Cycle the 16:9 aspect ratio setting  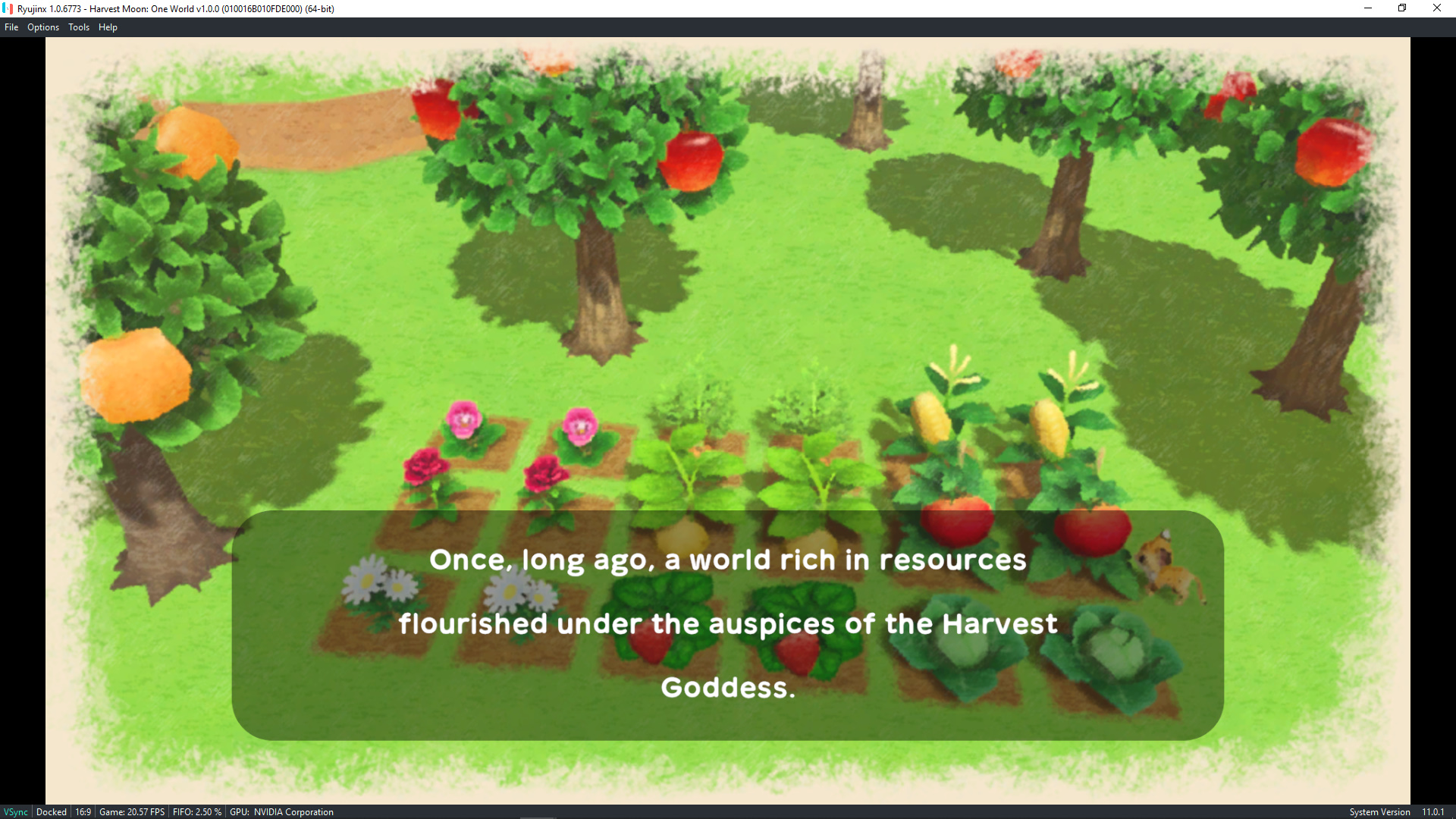(83, 811)
